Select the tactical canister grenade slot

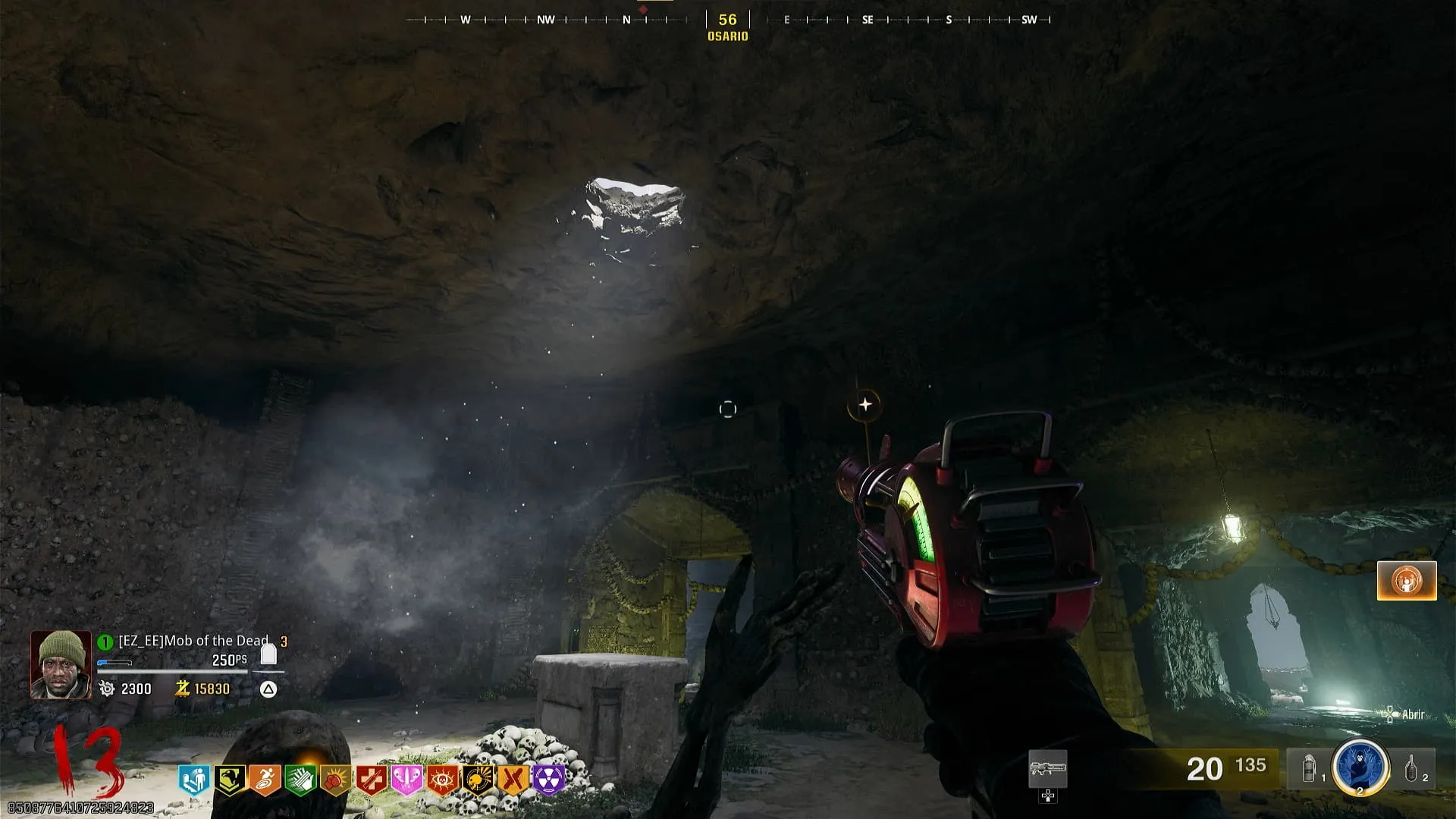click(1310, 769)
